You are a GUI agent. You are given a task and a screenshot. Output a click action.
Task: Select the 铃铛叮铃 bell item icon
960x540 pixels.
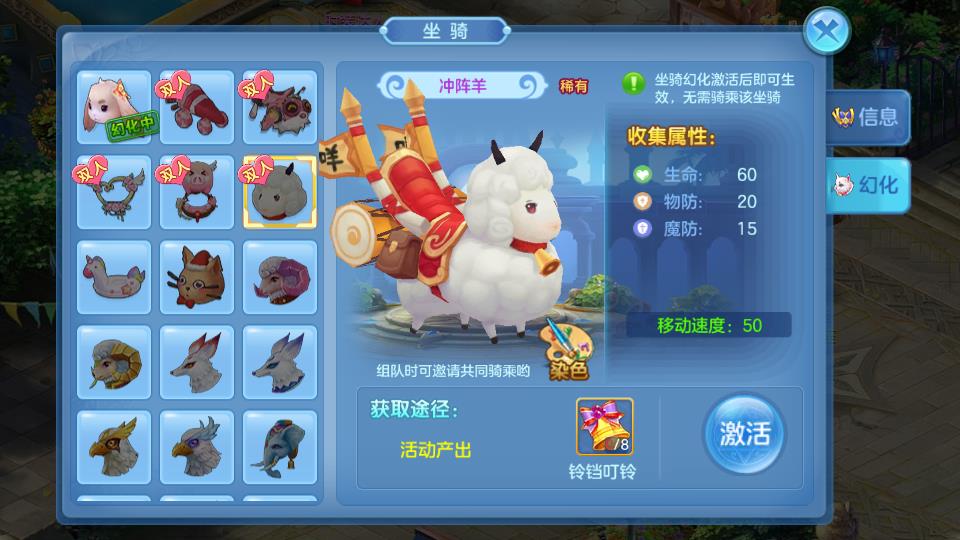[605, 426]
